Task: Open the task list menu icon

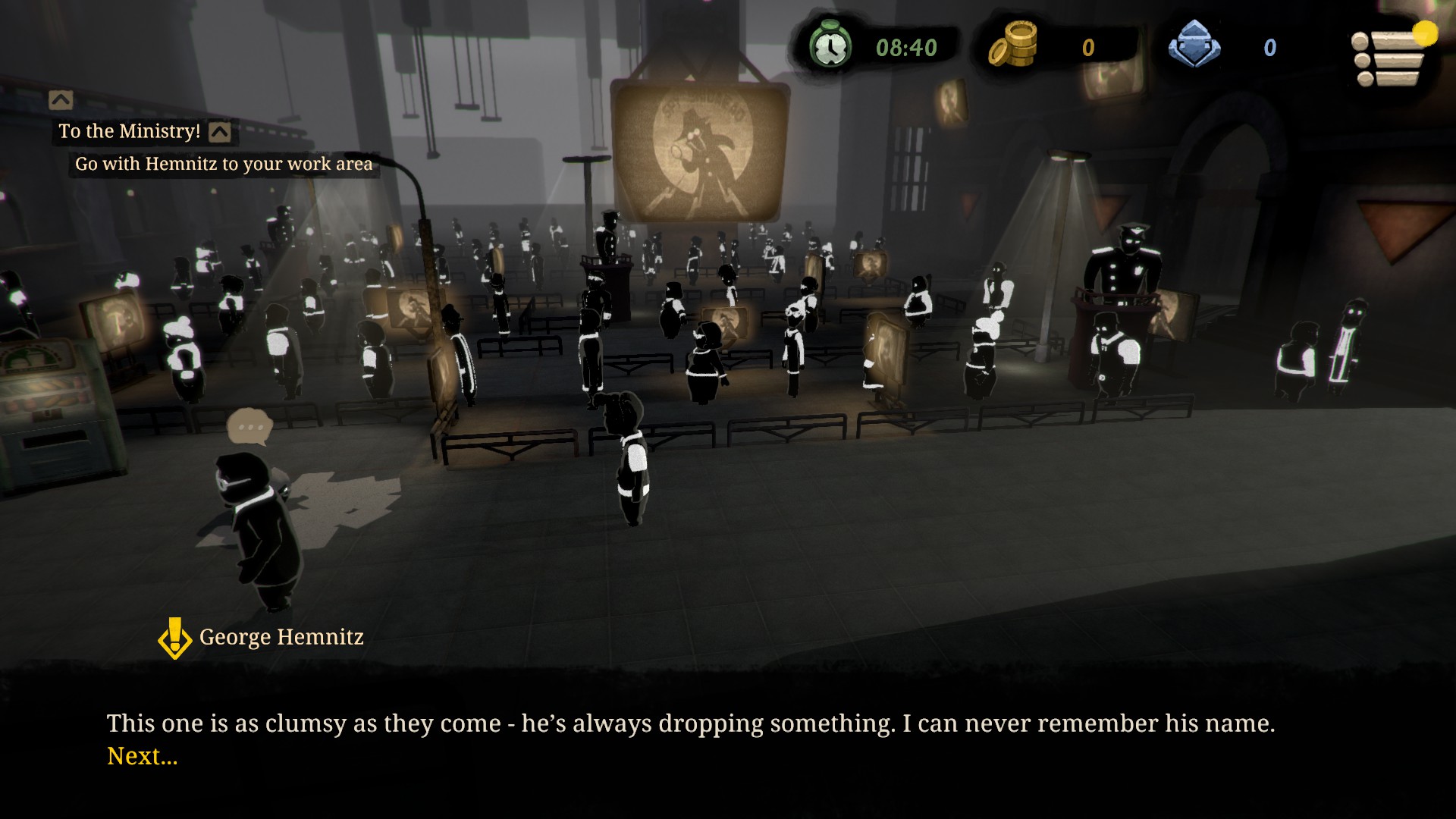Action: tap(1388, 58)
